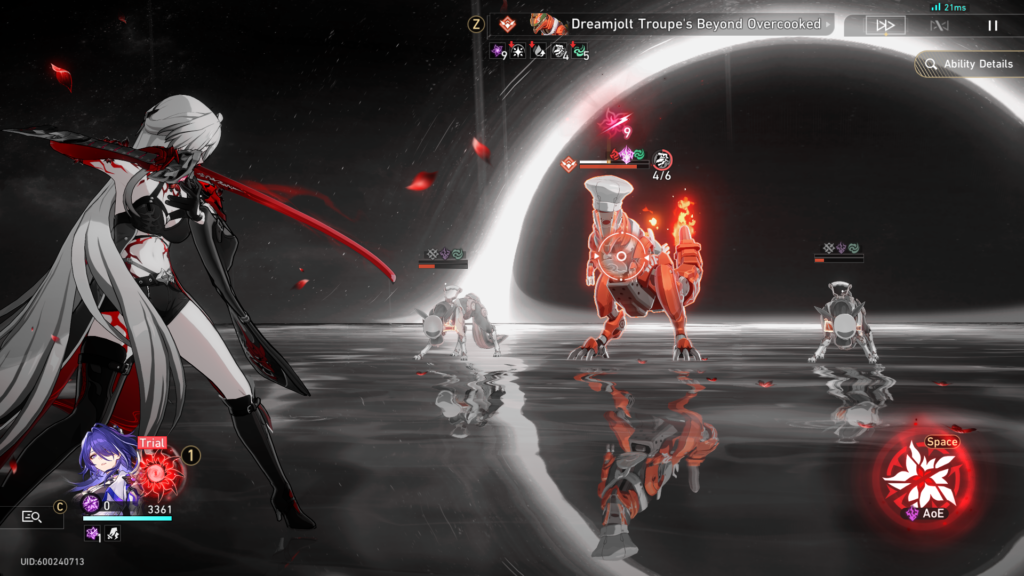Check the first purple debuff icon with 9 stacks

[498, 51]
